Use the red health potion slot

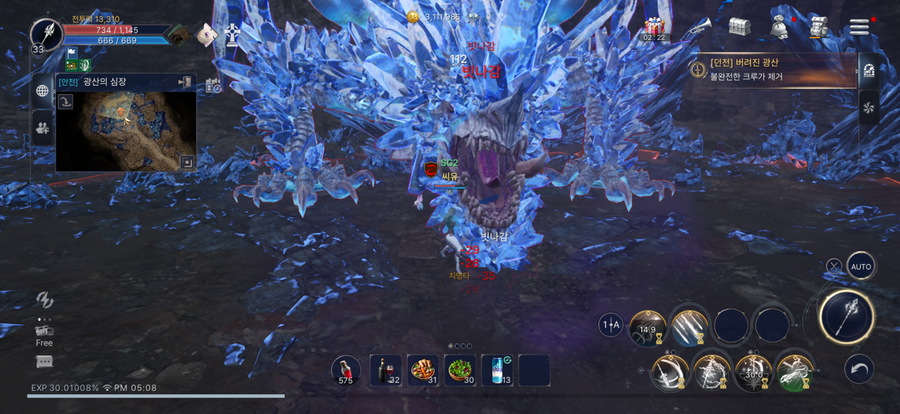(x=346, y=369)
